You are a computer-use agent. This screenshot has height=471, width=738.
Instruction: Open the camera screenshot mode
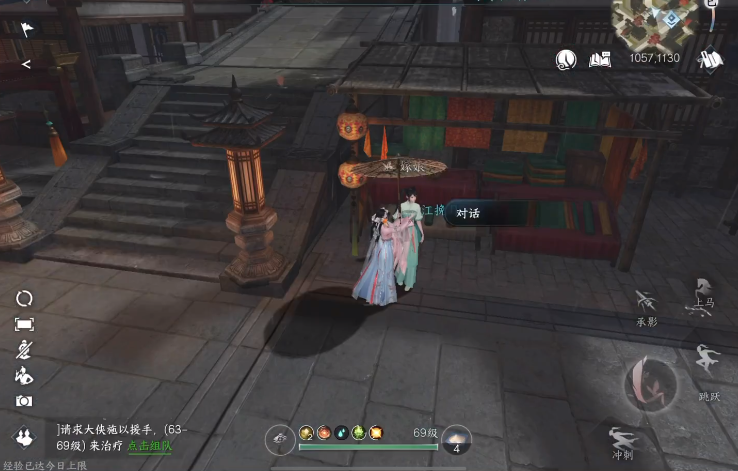(x=24, y=401)
